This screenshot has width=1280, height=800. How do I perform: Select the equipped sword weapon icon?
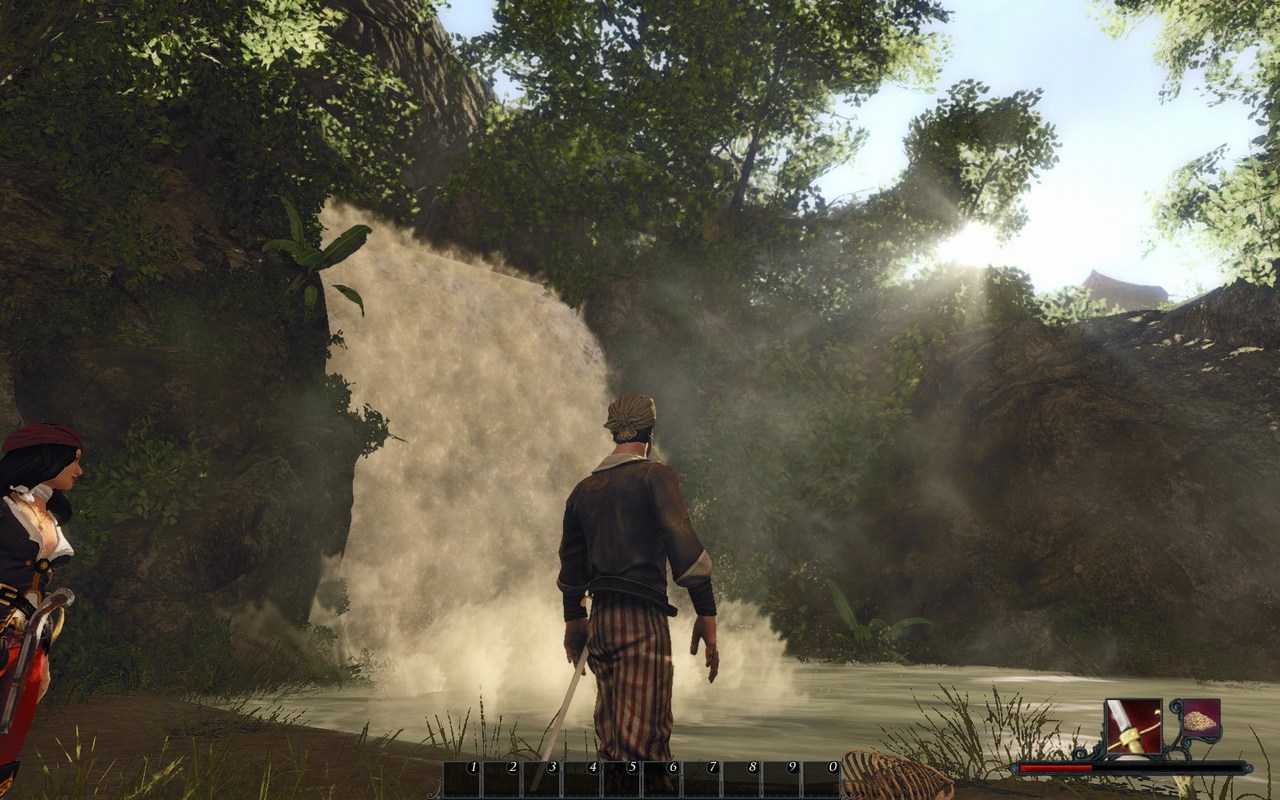(1133, 726)
